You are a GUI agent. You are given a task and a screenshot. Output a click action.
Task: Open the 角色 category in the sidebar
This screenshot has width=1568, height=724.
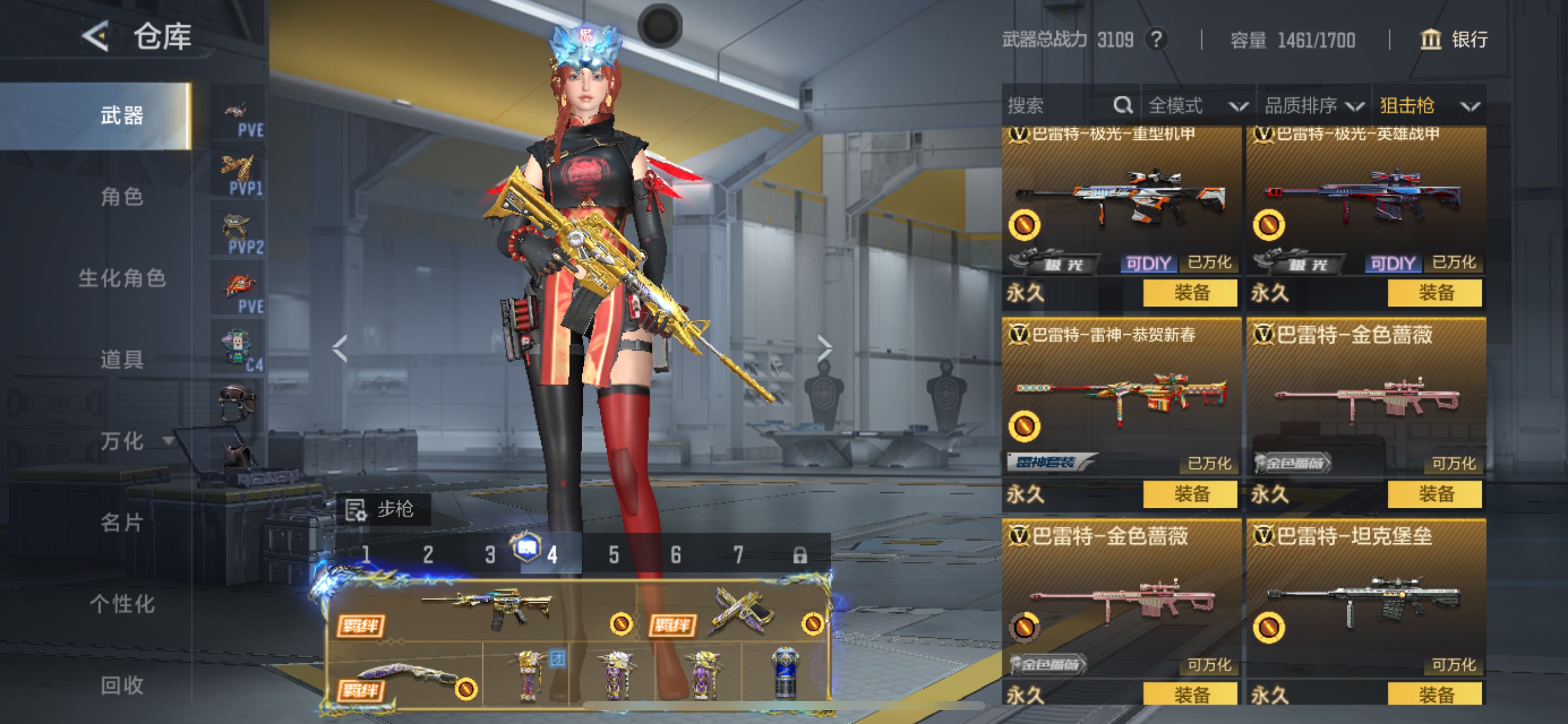pos(122,196)
